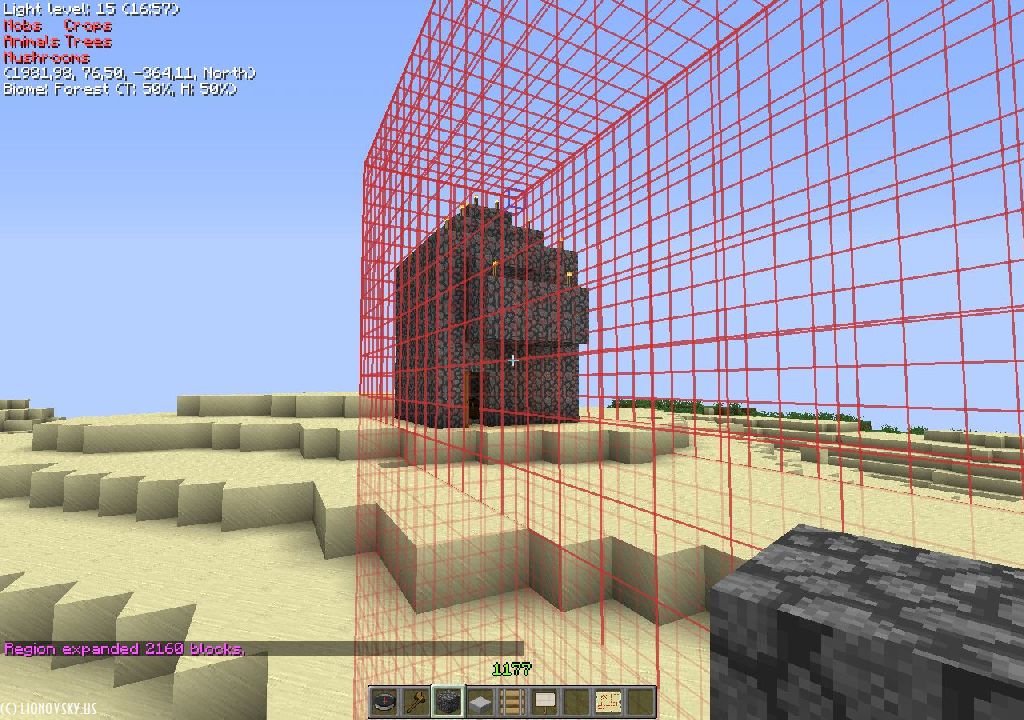The height and width of the screenshot is (720, 1024).
Task: Choose the wooden axe in the hotbar
Action: 415,702
